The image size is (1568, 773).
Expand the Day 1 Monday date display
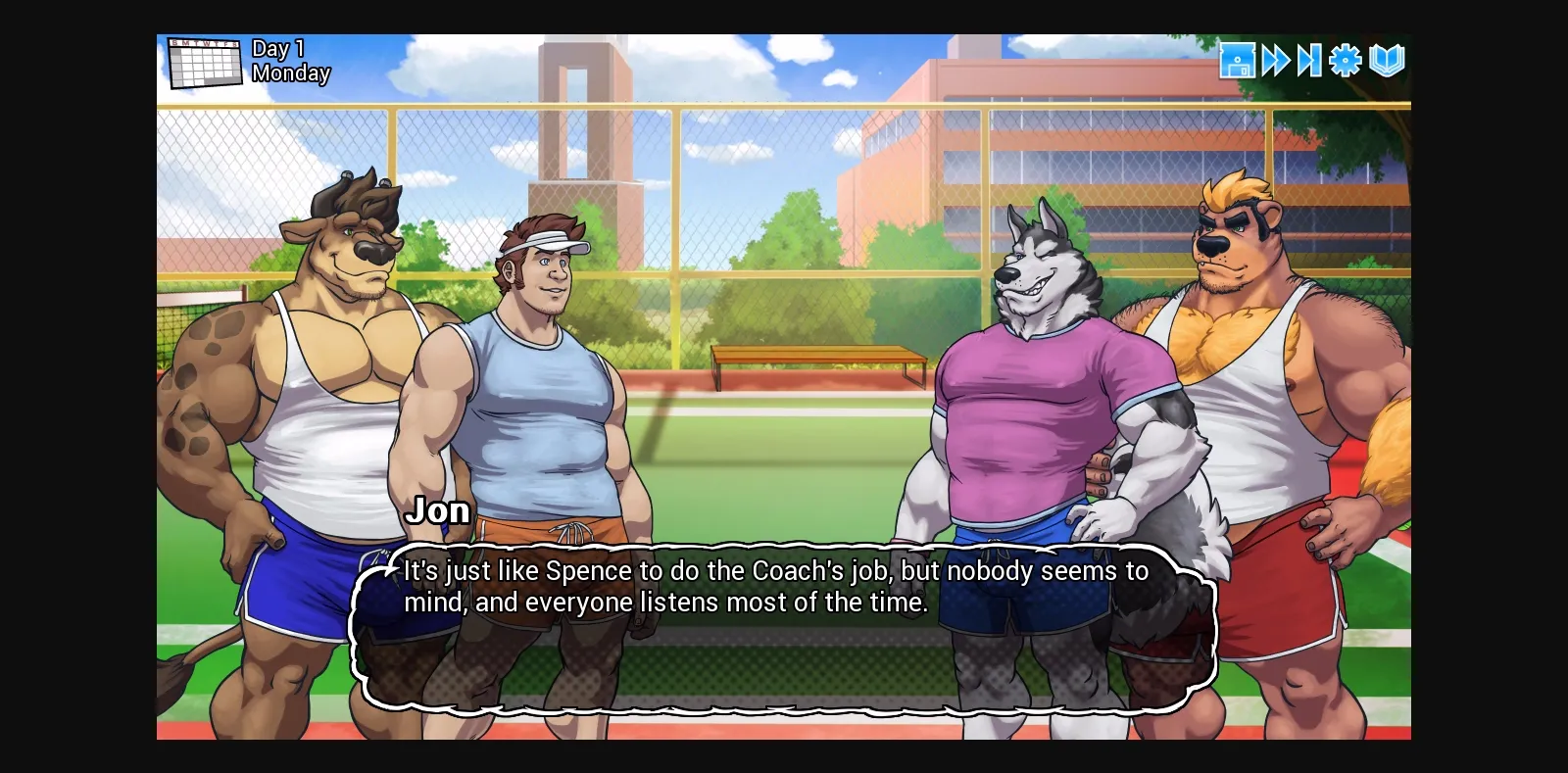coord(289,61)
